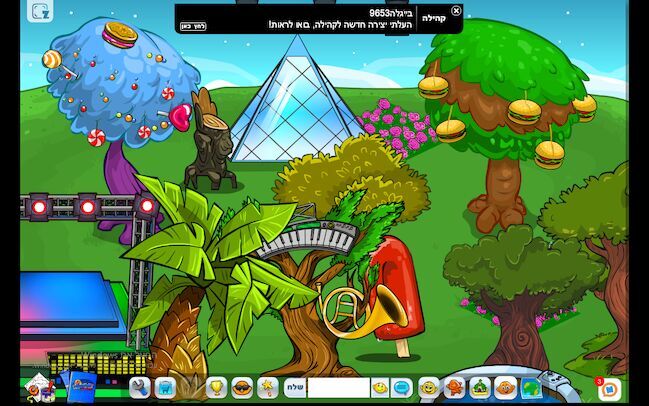Screen dimensions: 649x406
Task: Open the red notifications icon with badge
Action: click(609, 387)
